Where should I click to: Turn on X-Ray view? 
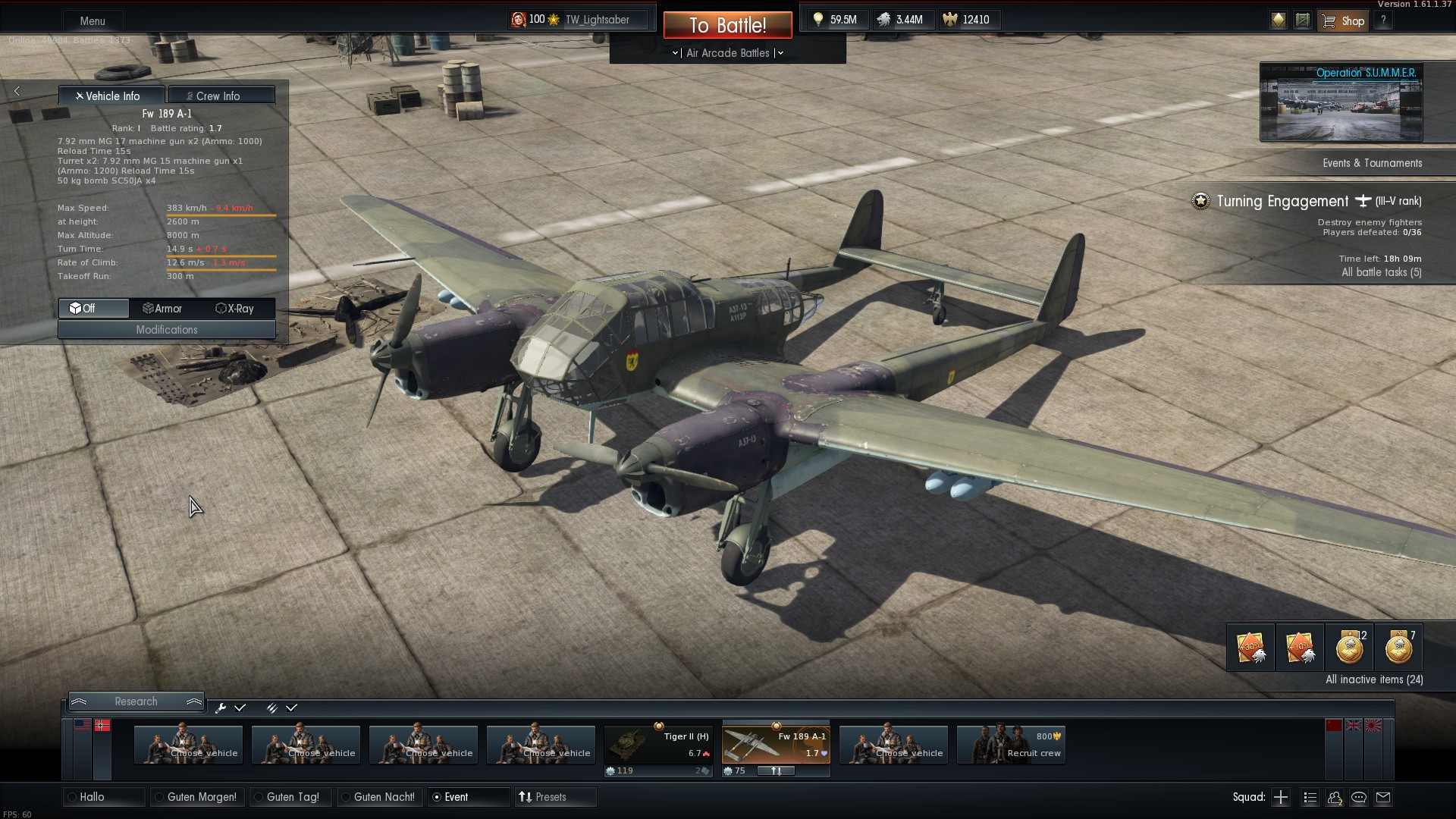pos(235,309)
